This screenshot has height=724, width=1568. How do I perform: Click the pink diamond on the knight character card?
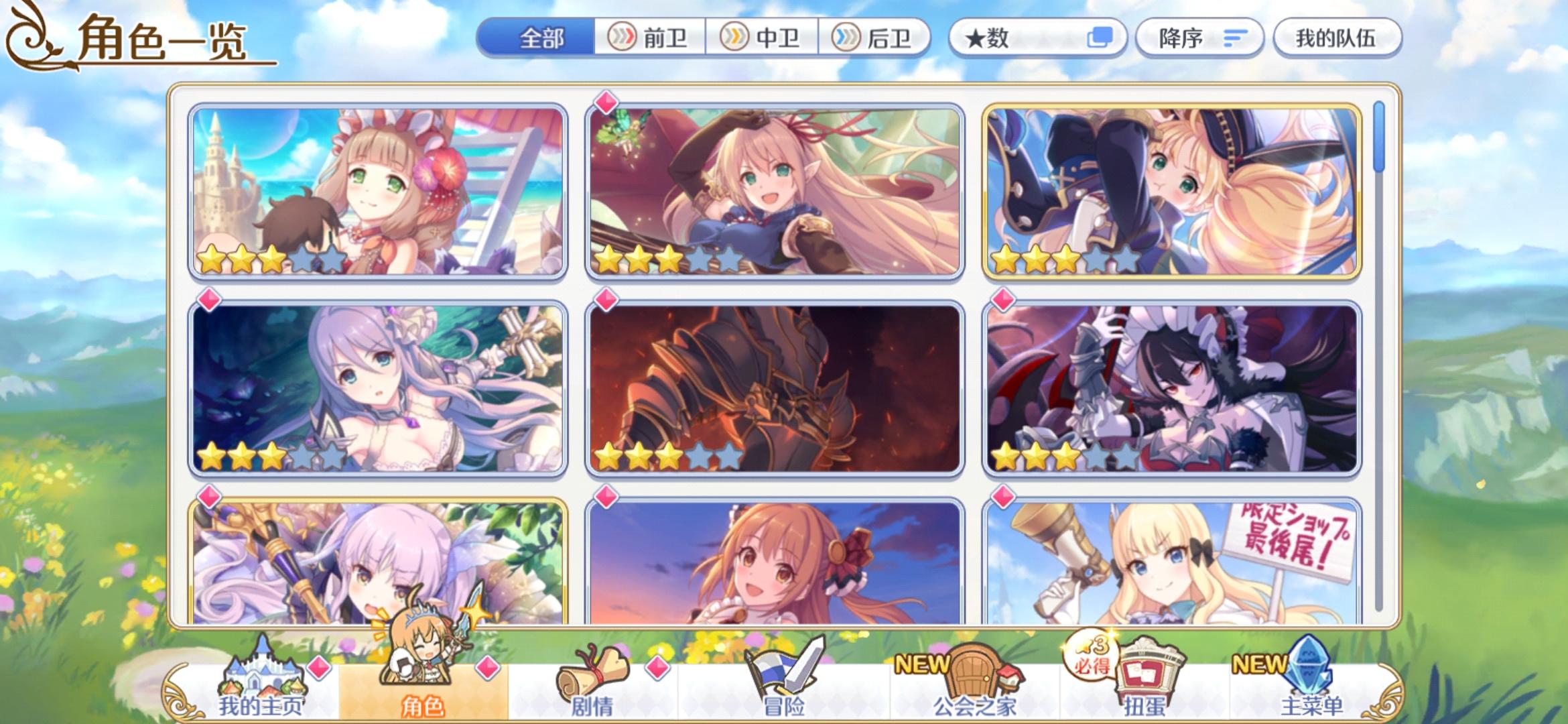606,300
